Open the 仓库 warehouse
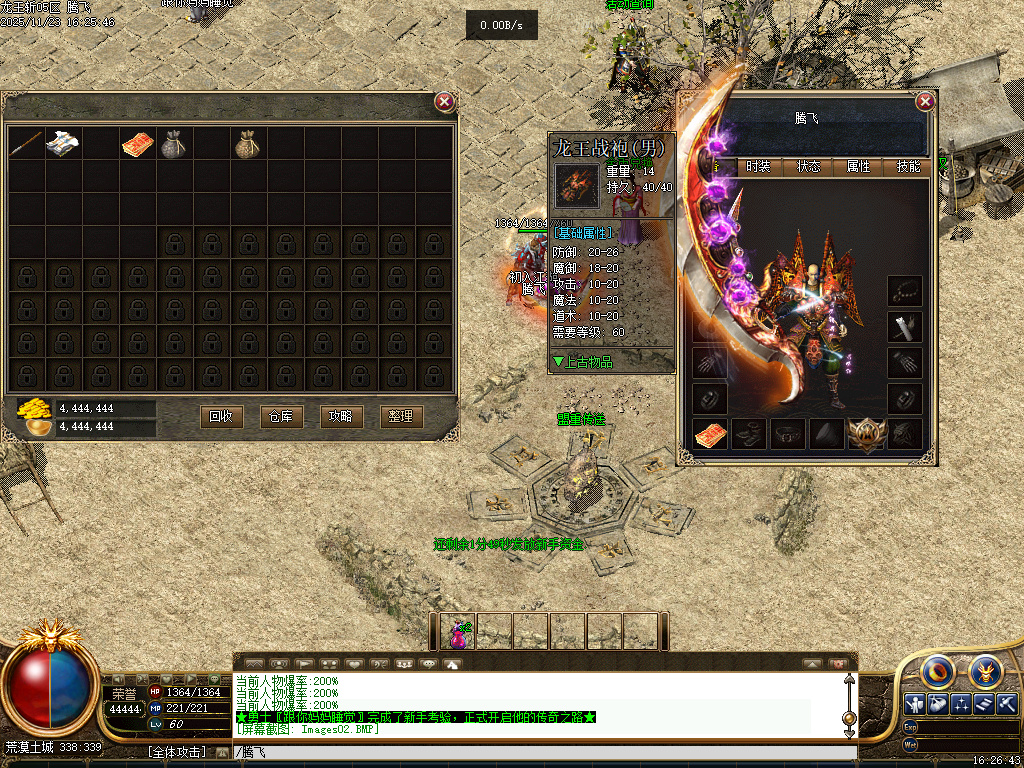The height and width of the screenshot is (768, 1024). 281,416
